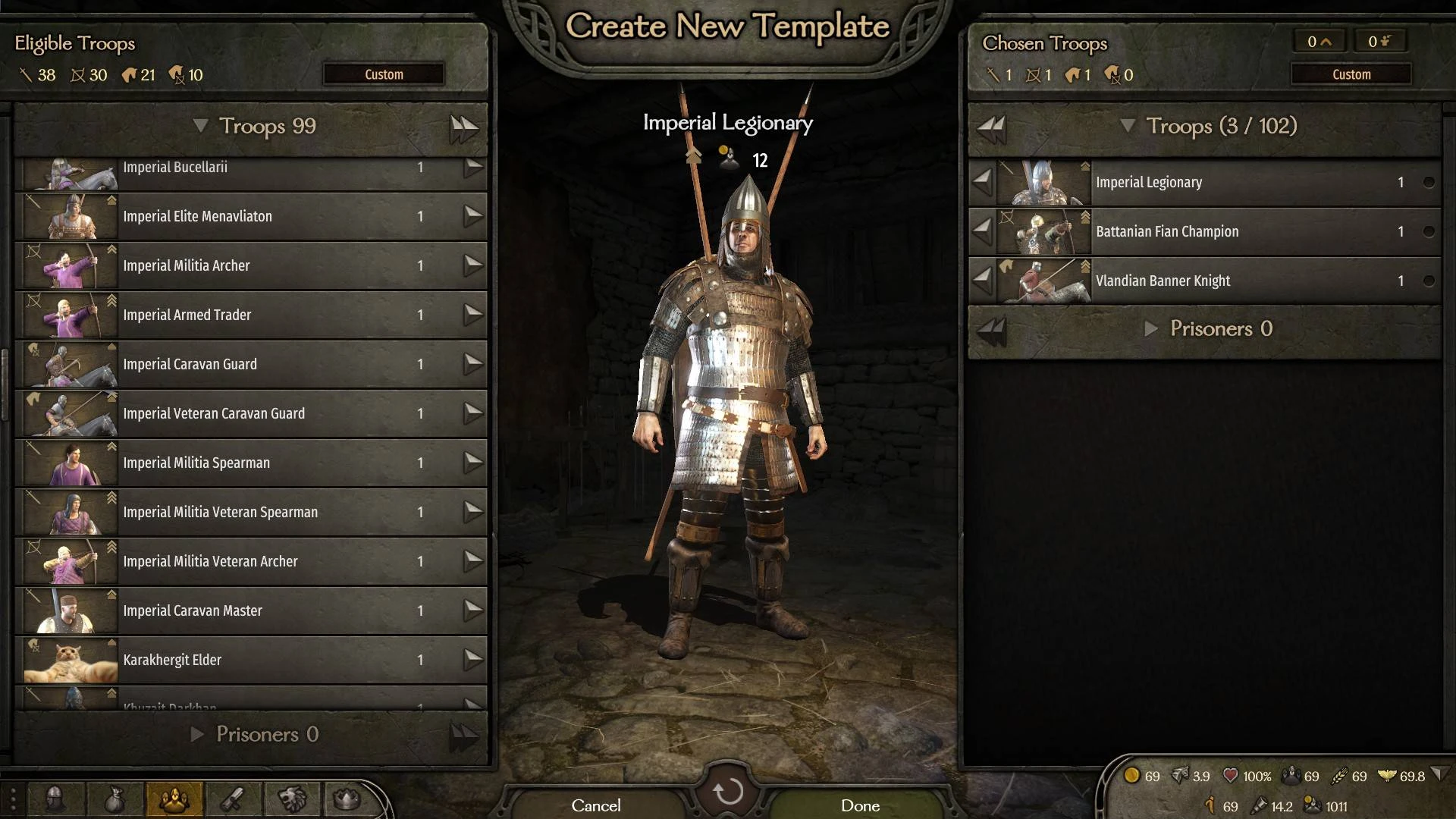The width and height of the screenshot is (1456, 819).
Task: Switch to the highlighted Party tab
Action: pyautogui.click(x=173, y=799)
